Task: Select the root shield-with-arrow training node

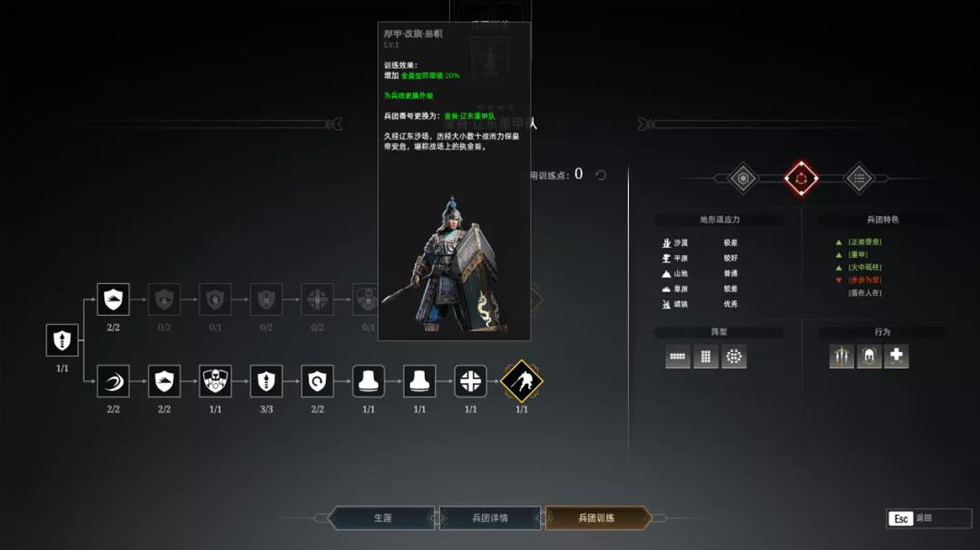Action: pos(62,340)
